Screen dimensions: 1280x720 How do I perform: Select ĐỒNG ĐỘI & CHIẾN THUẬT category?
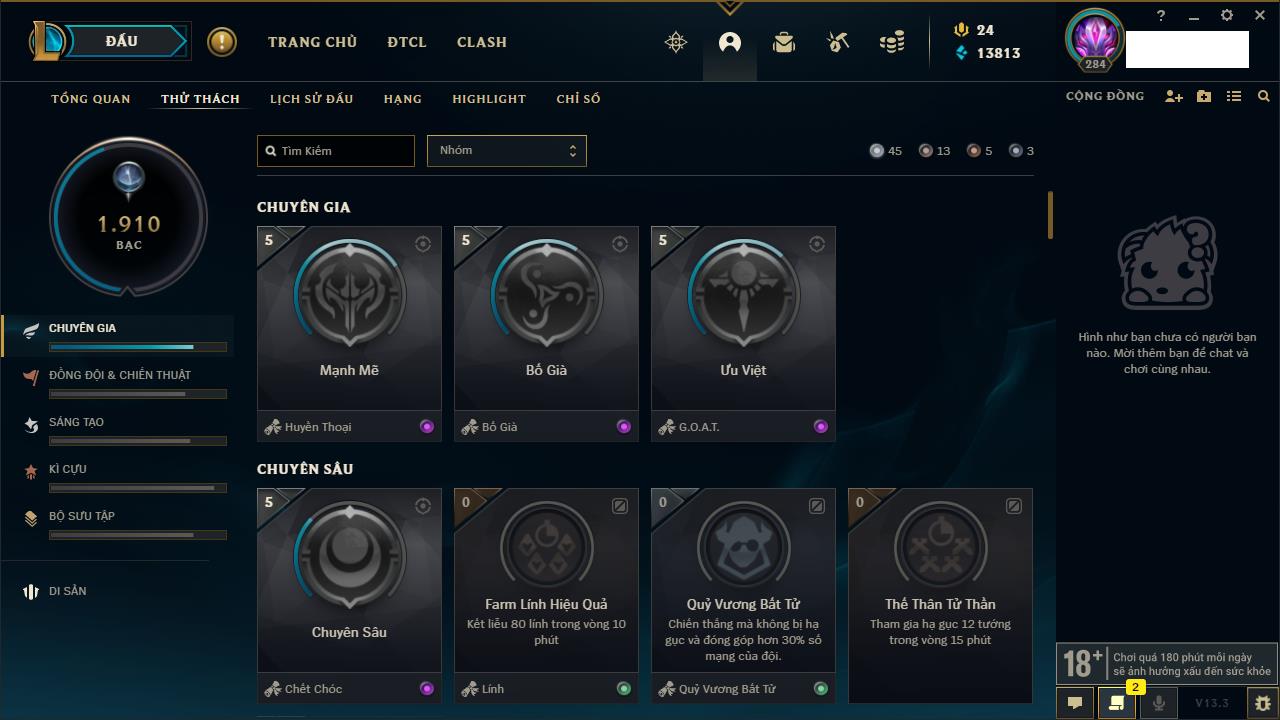pyautogui.click(x=120, y=375)
